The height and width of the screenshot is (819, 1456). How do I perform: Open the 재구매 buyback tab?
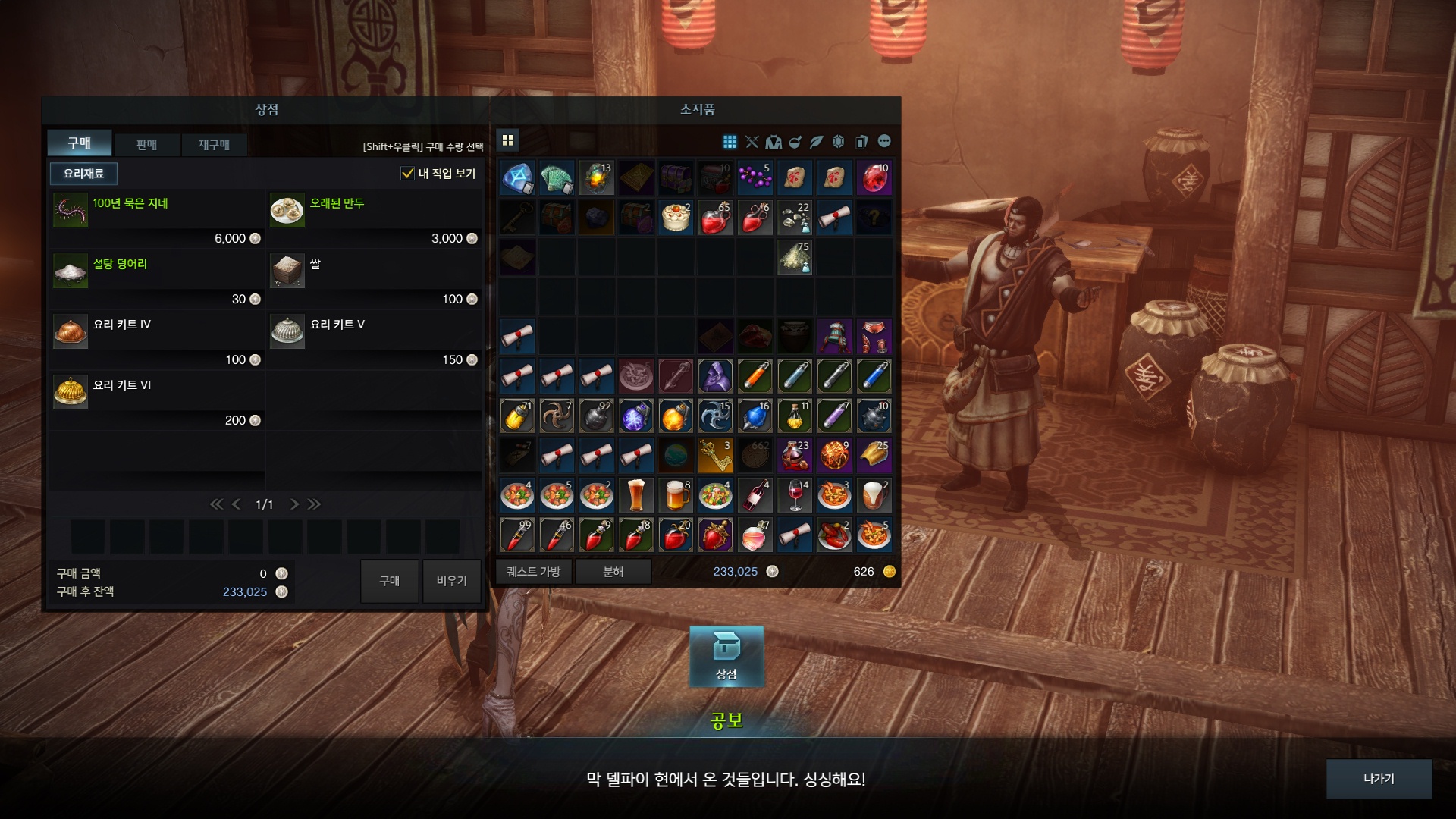pyautogui.click(x=214, y=144)
